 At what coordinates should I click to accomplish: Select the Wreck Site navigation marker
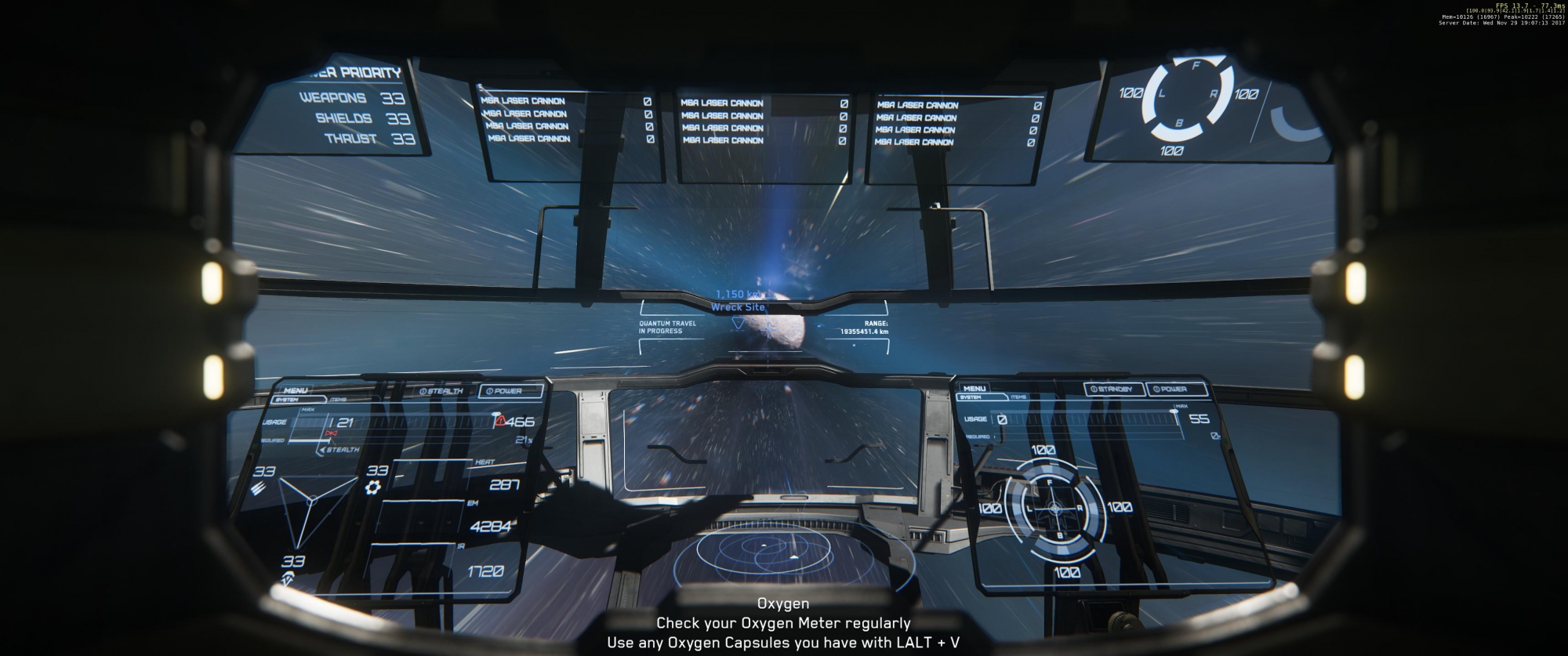(738, 308)
